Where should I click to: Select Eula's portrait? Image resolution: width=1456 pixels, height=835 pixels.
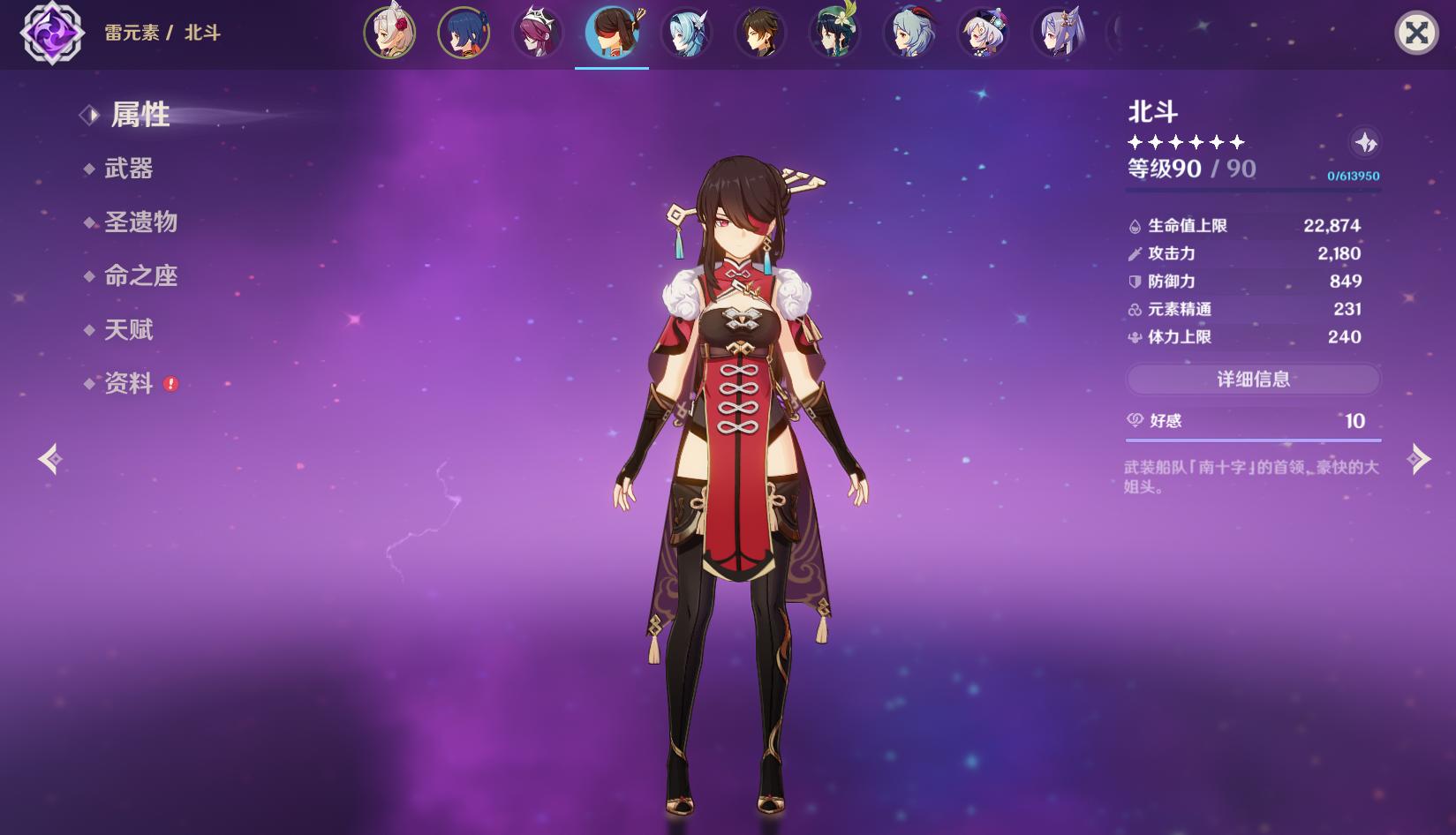click(686, 34)
